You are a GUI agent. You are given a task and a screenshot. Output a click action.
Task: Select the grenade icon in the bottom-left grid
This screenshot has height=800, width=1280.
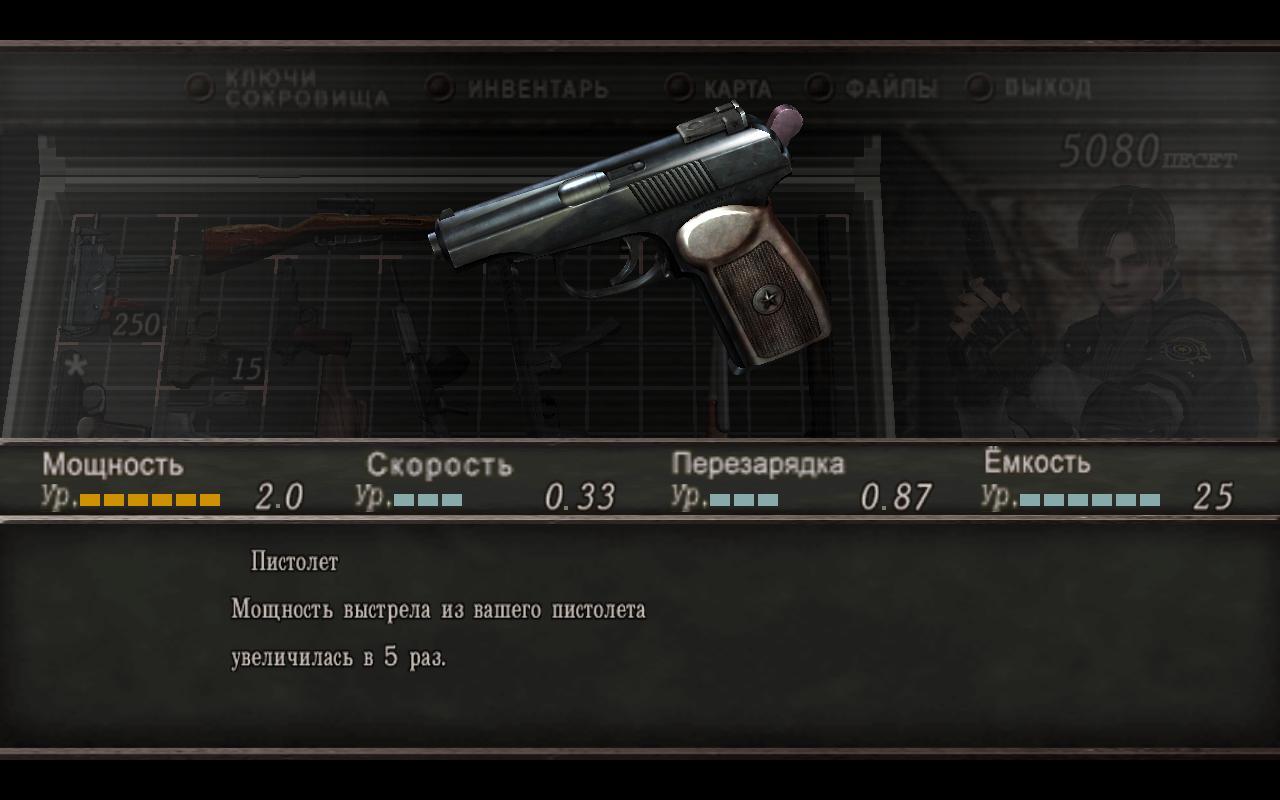click(x=95, y=400)
